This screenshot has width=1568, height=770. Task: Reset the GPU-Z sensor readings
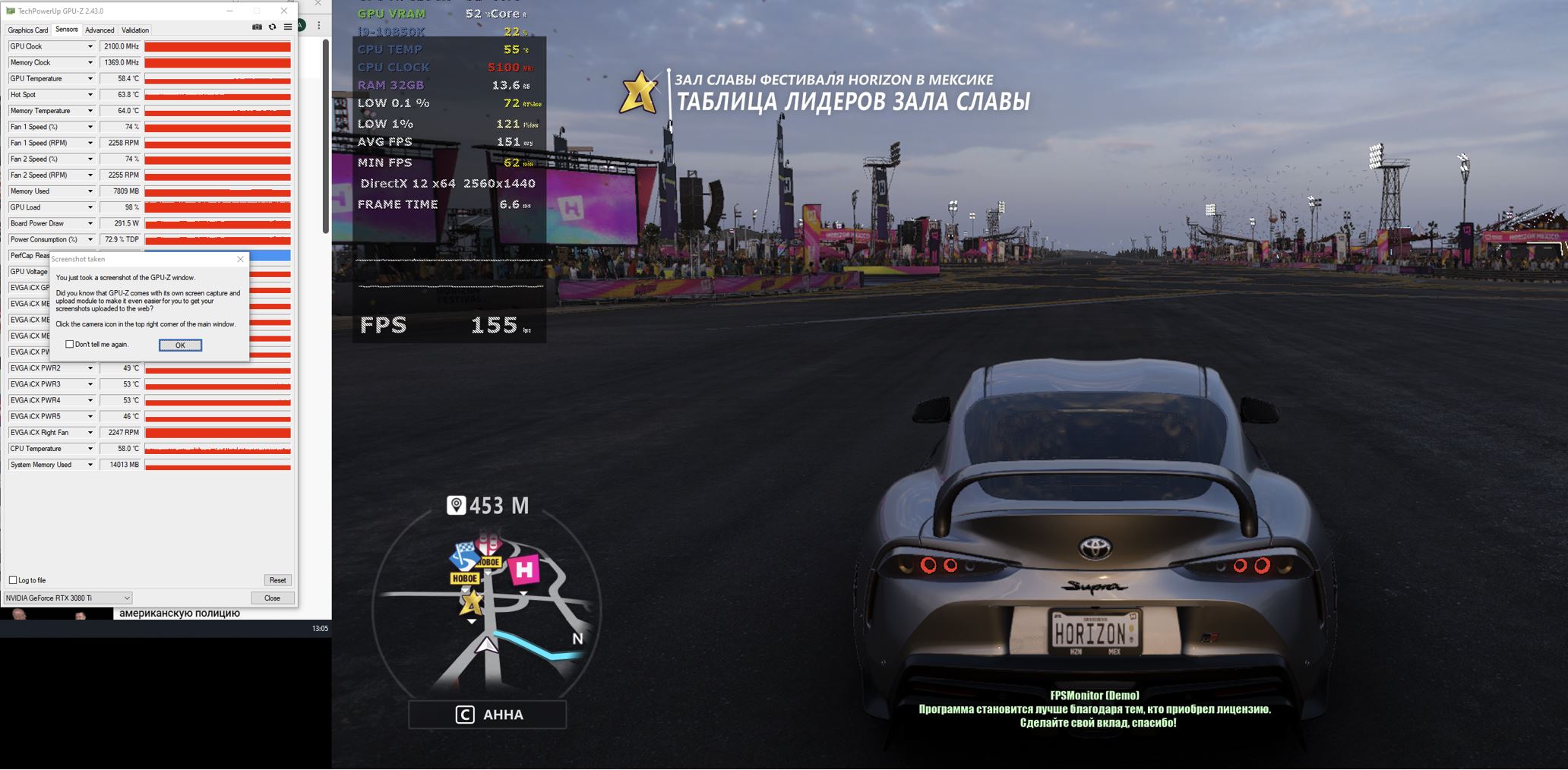[x=277, y=580]
